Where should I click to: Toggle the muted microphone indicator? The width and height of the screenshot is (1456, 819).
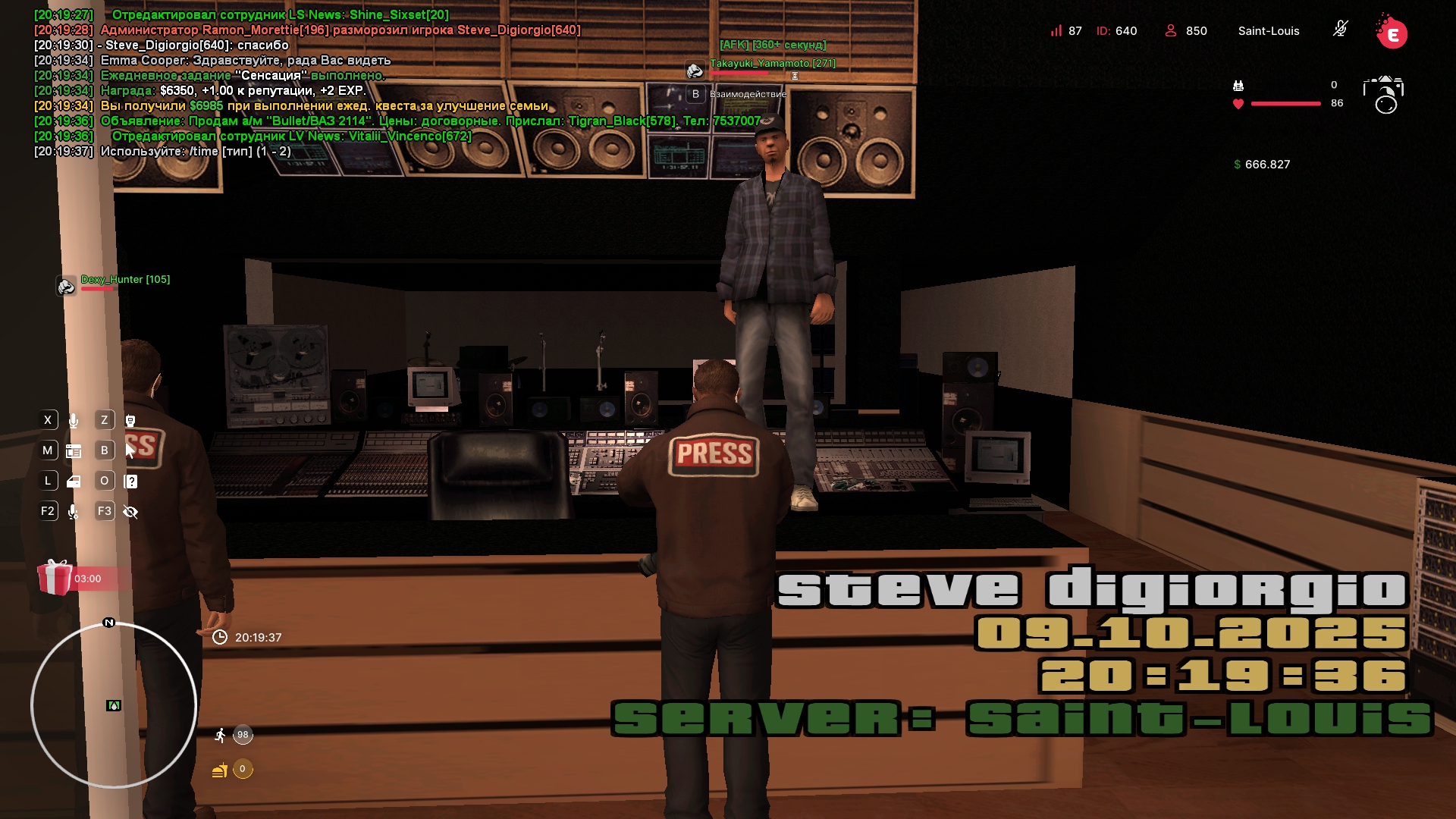pos(1340,30)
